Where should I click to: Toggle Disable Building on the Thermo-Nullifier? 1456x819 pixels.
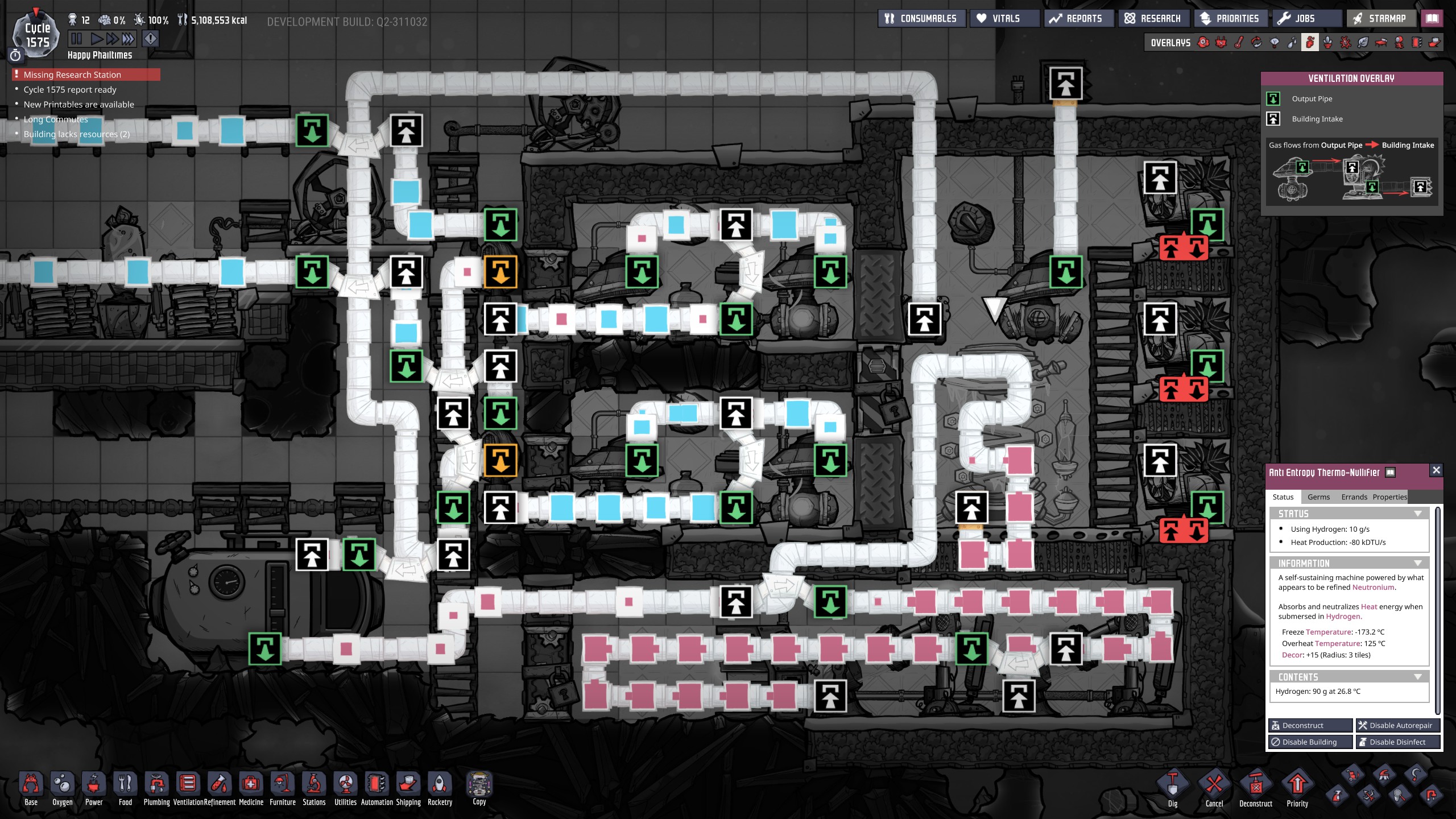click(x=1310, y=742)
